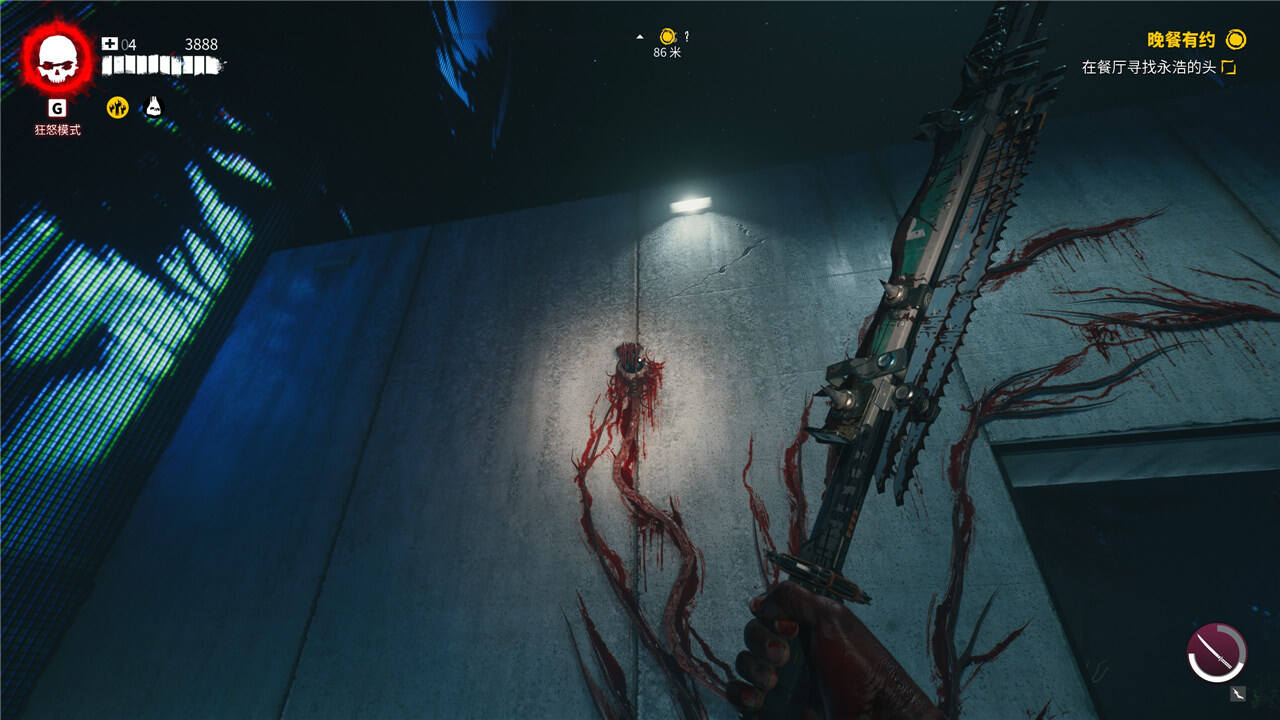
Task: Select the medkit plus icon
Action: pos(110,44)
